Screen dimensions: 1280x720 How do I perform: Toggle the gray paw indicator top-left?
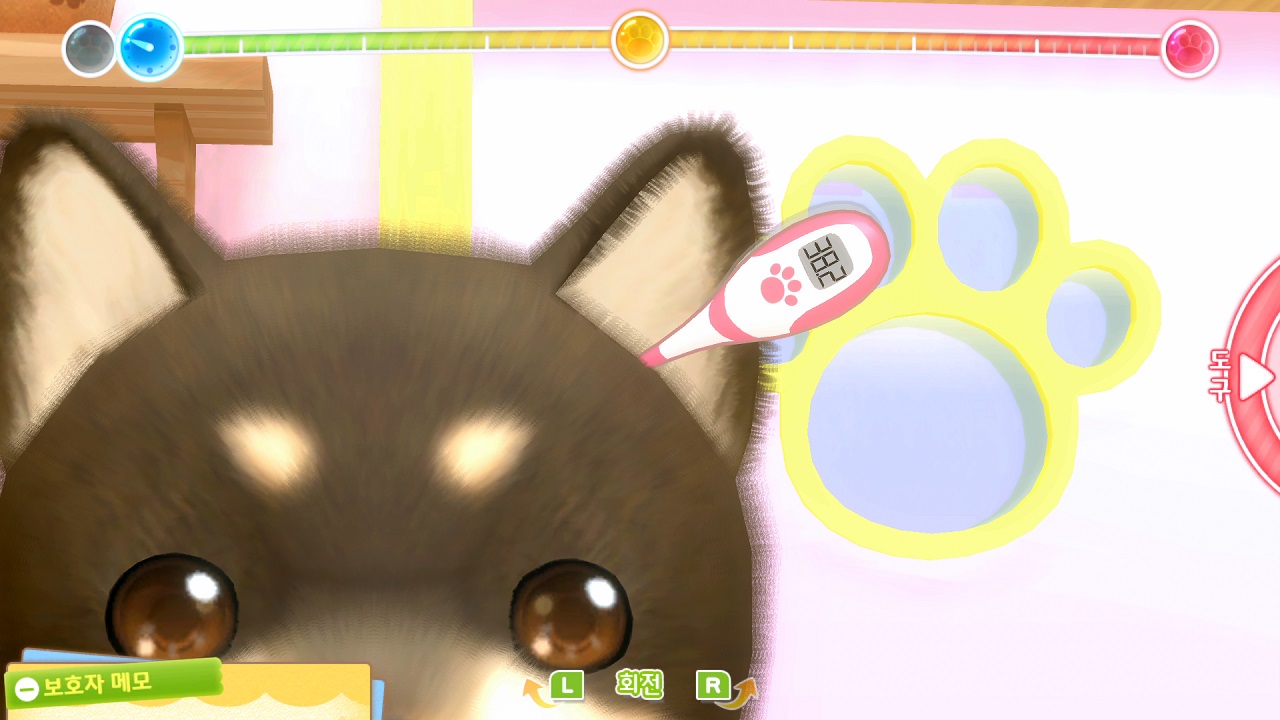[89, 47]
